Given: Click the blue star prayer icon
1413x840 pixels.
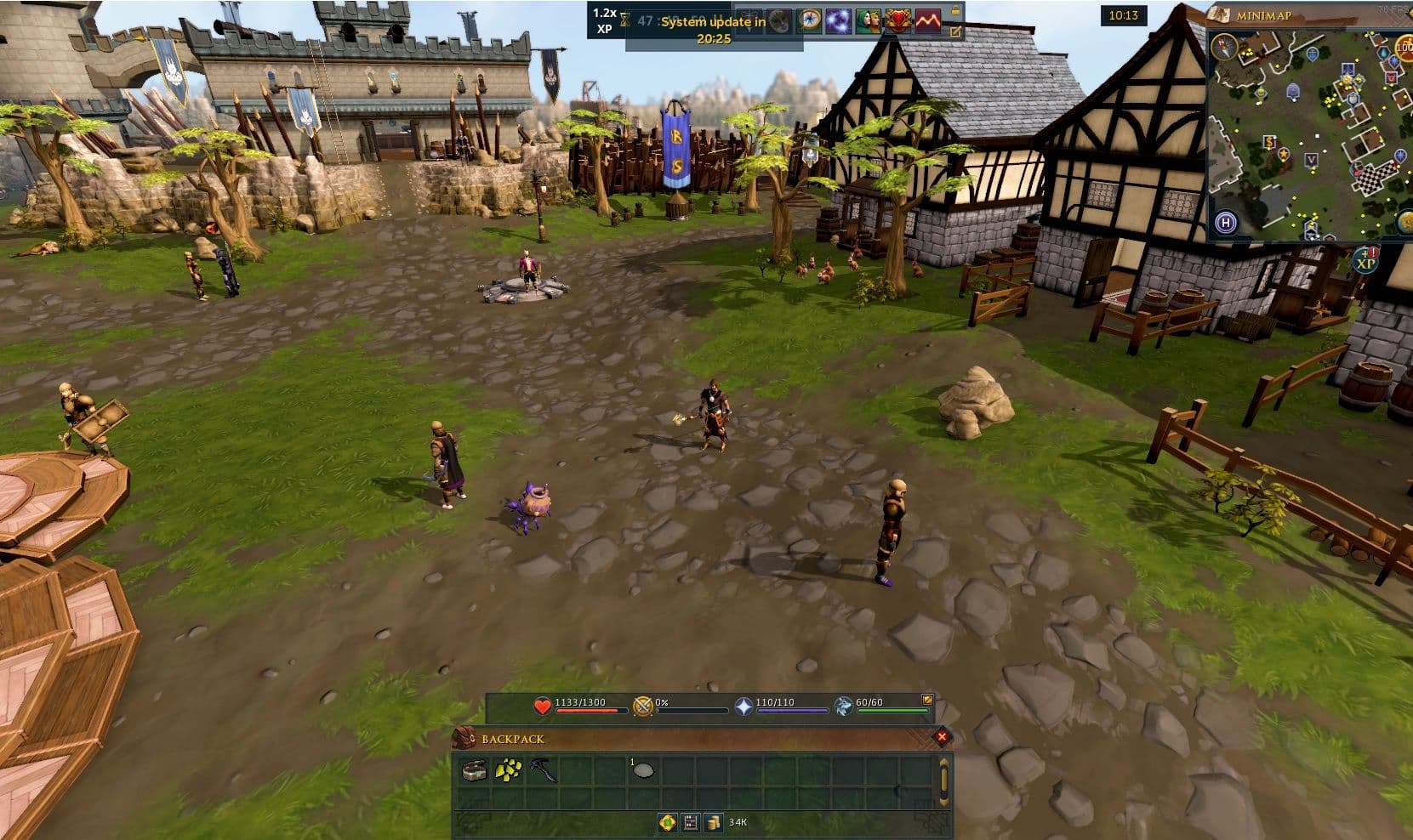Looking at the screenshot, I should point(744,707).
